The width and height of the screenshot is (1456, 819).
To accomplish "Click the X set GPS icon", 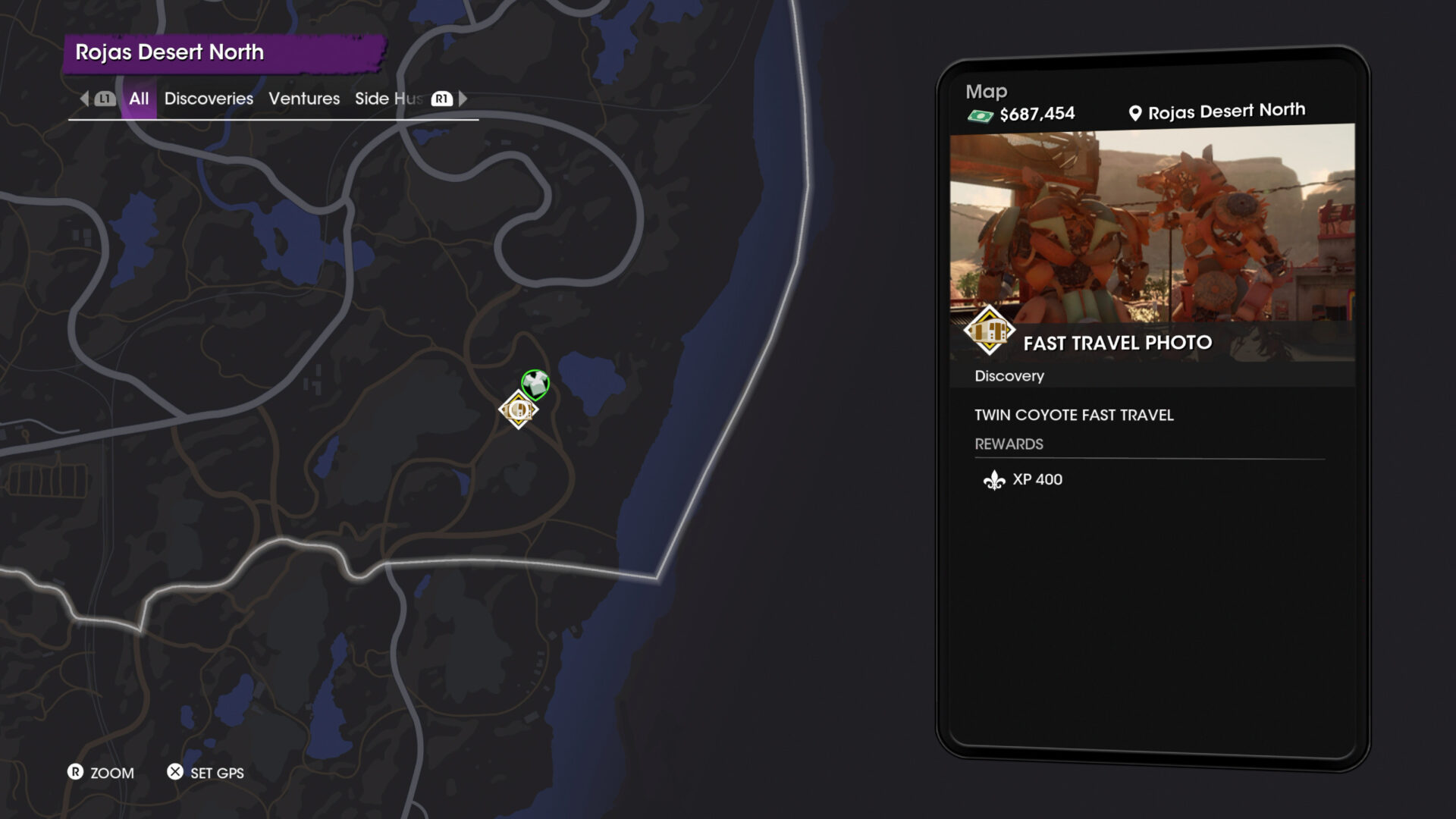I will (x=174, y=773).
